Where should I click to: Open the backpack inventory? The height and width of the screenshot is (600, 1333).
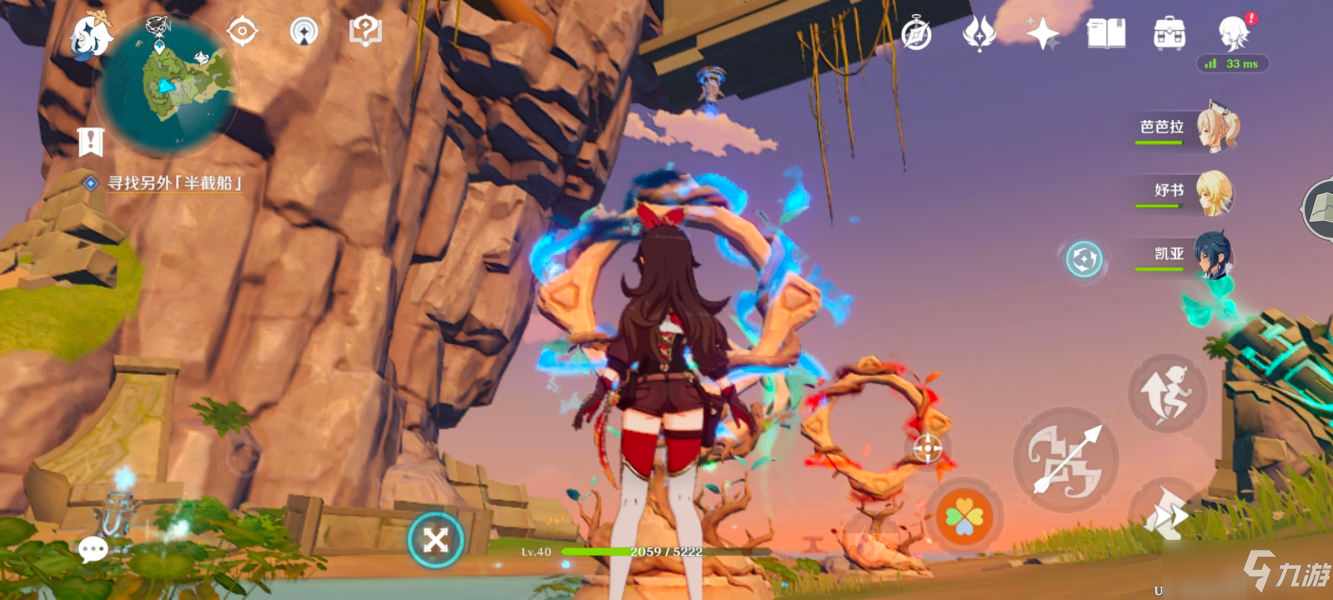pyautogui.click(x=1169, y=34)
